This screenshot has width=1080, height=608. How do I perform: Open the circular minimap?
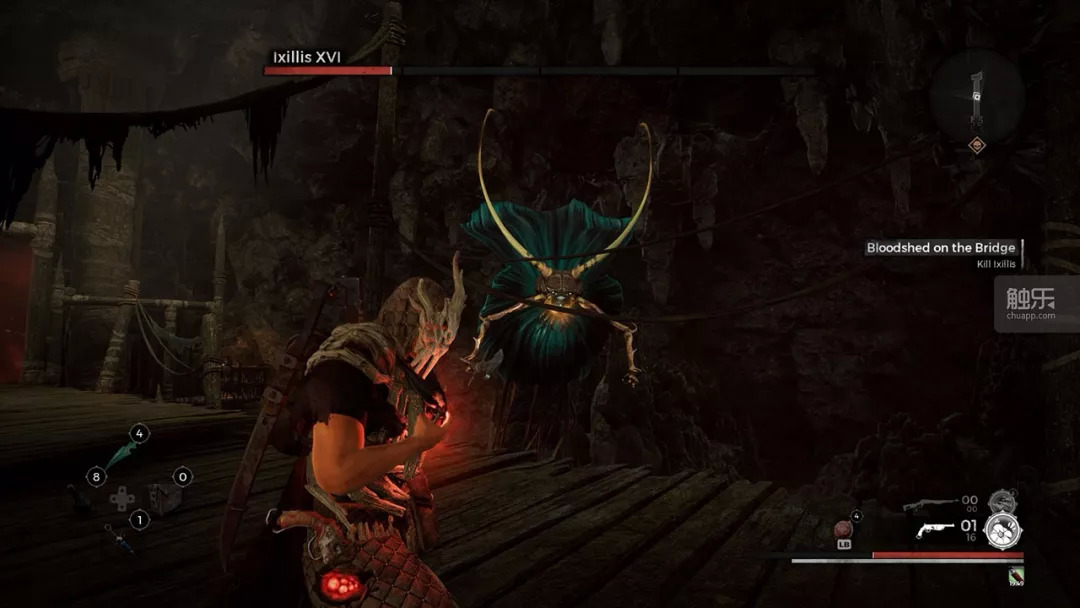(976, 94)
